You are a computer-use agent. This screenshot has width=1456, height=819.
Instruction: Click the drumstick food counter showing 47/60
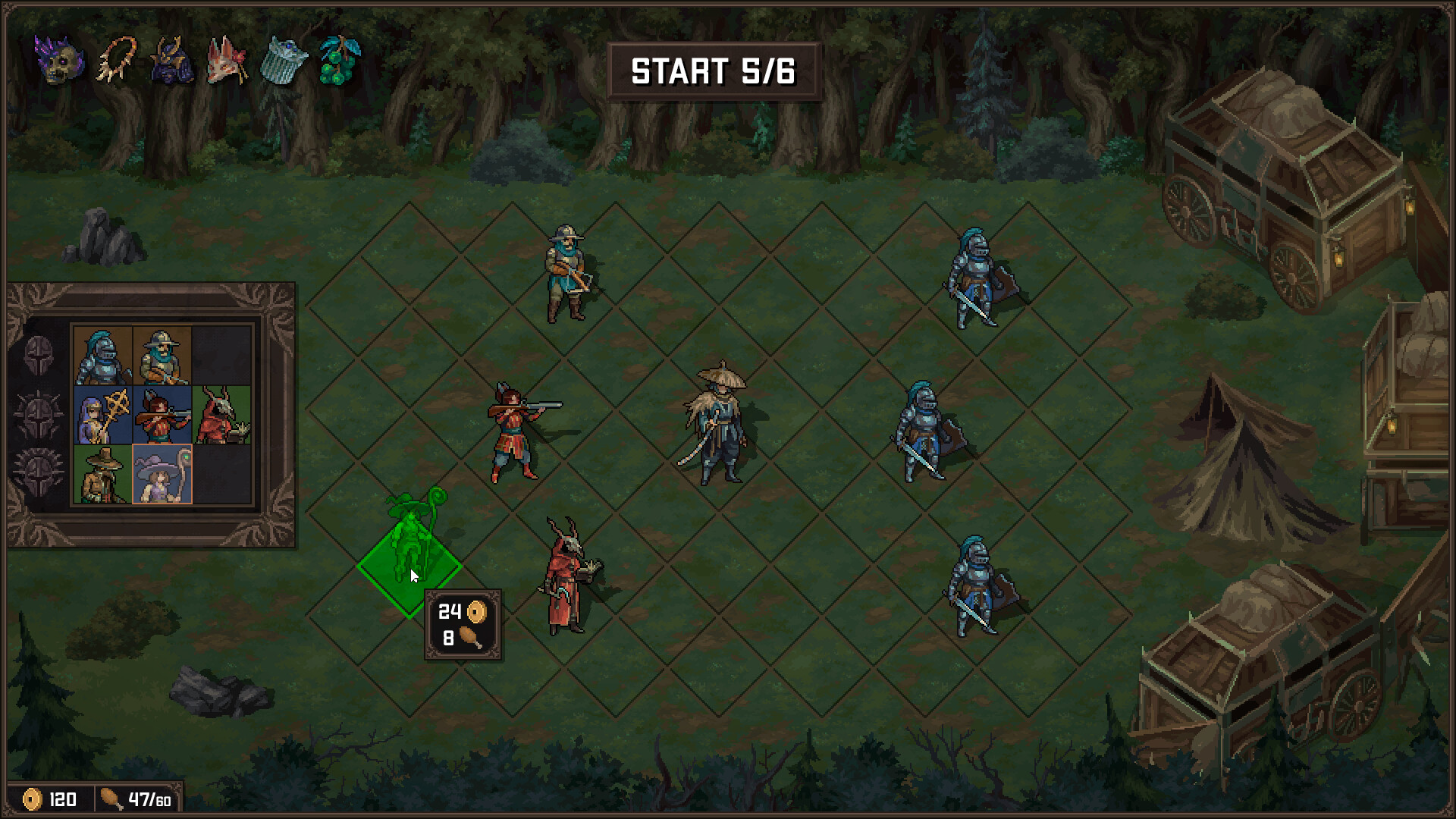tap(136, 799)
